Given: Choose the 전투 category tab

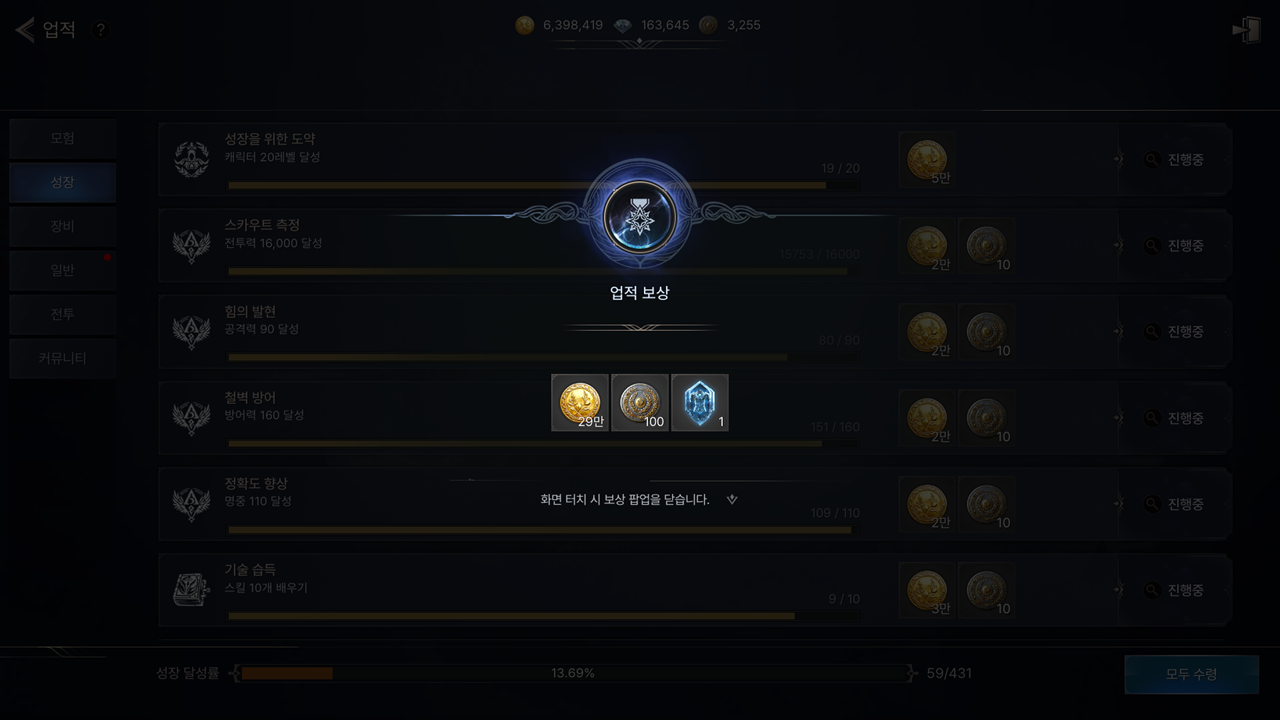Looking at the screenshot, I should 62,315.
